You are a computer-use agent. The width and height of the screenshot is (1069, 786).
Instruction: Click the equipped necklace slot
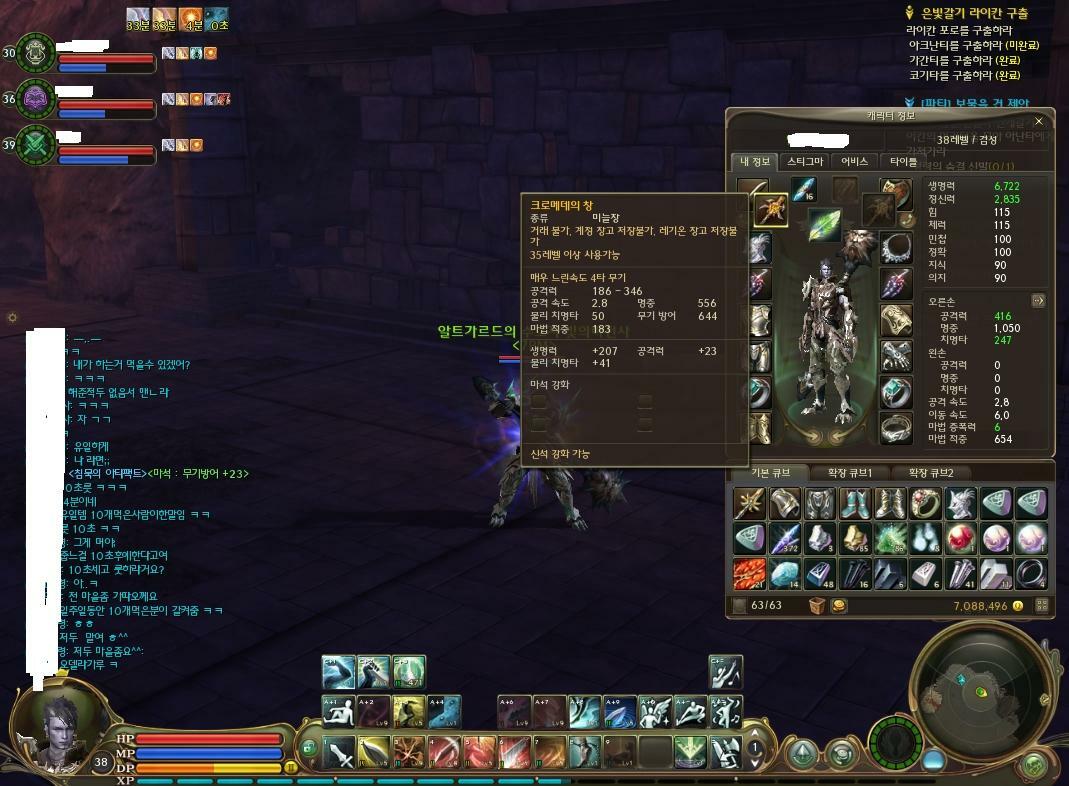(896, 246)
